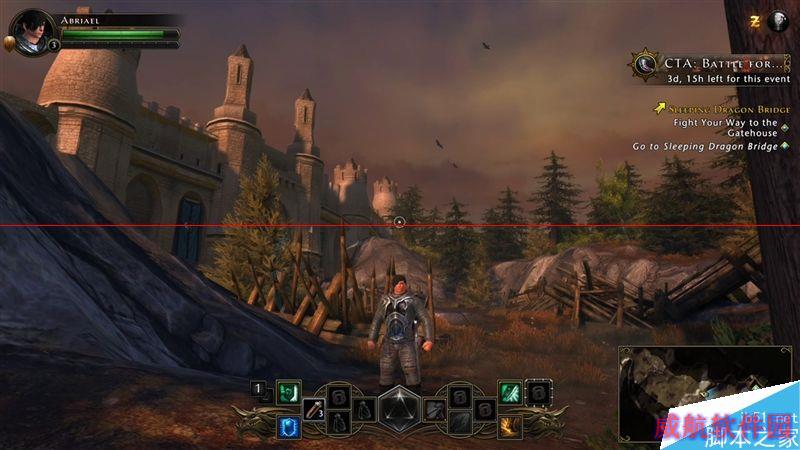The height and width of the screenshot is (450, 800).
Task: Click the Go to Sleeping Dragon Bridge objective
Action: click(x=705, y=146)
